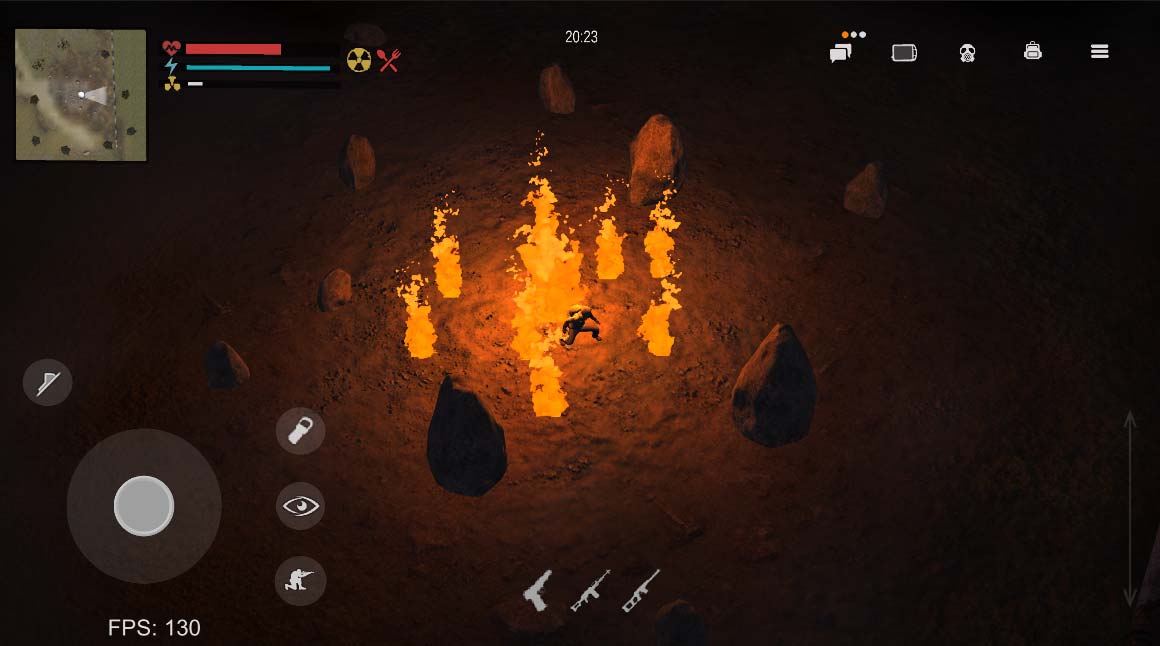Tap the detector device button above the eye

coord(300,431)
